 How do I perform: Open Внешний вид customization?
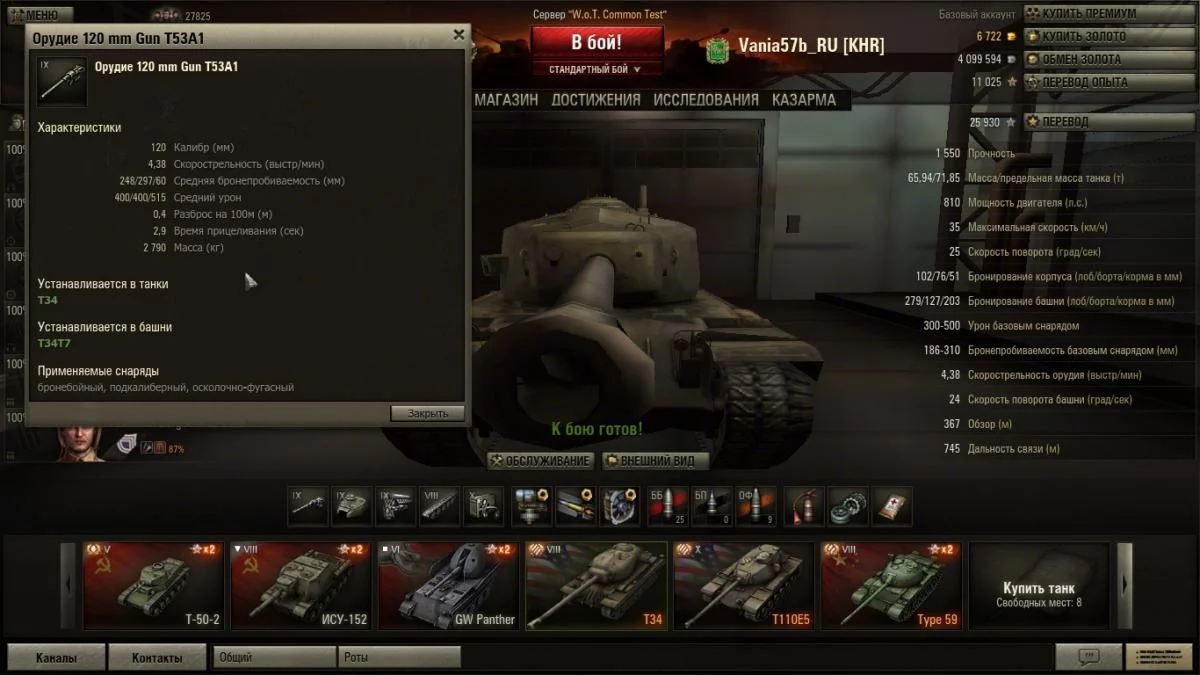(x=655, y=461)
